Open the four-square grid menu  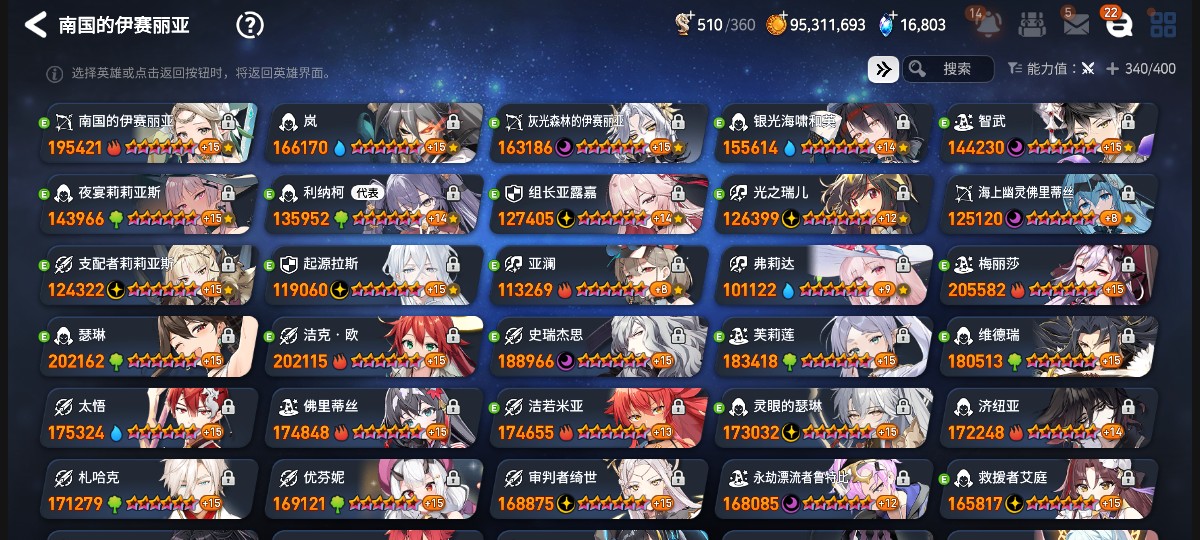coord(1162,25)
